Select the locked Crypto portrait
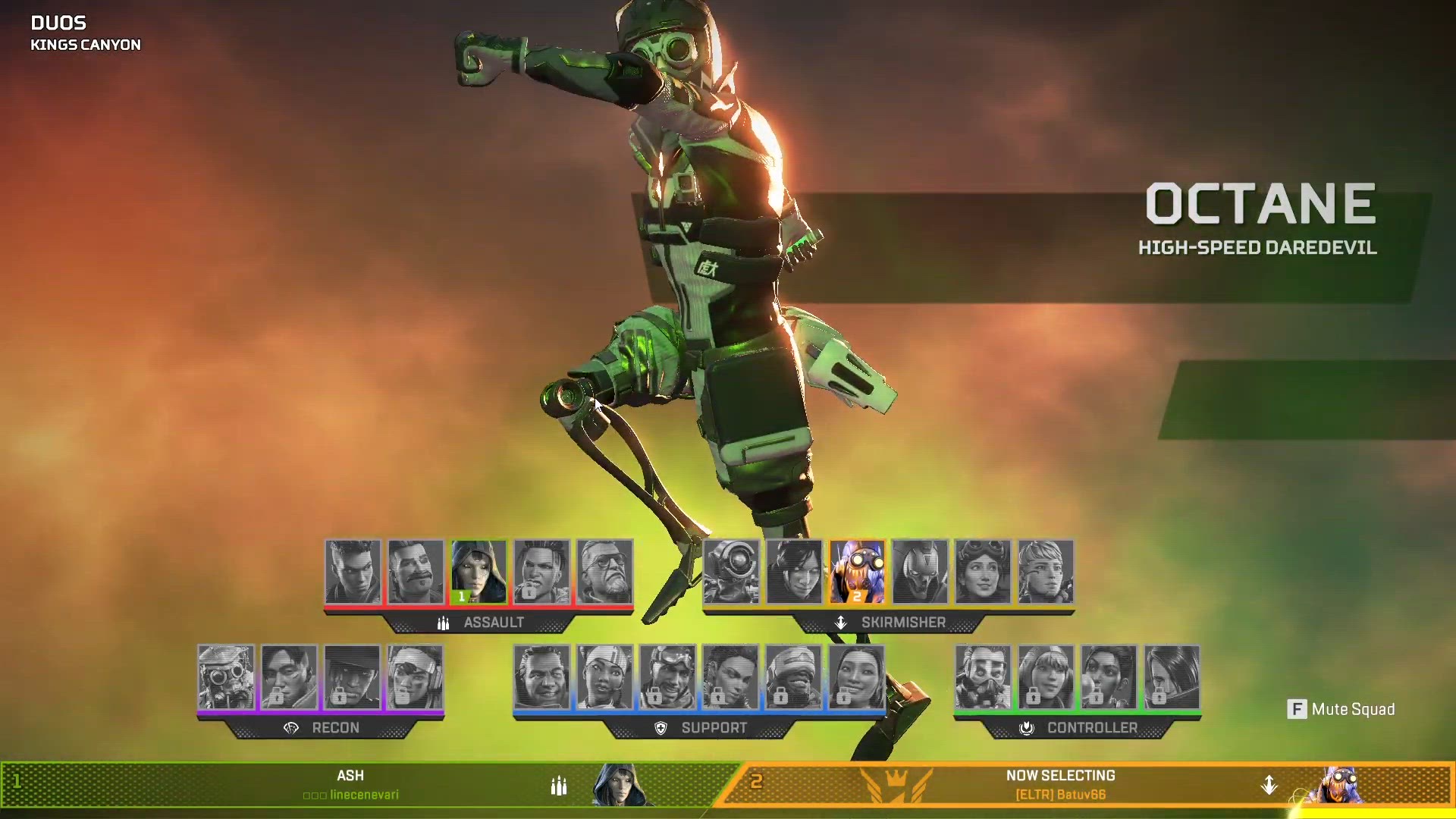1456x819 pixels. click(289, 677)
